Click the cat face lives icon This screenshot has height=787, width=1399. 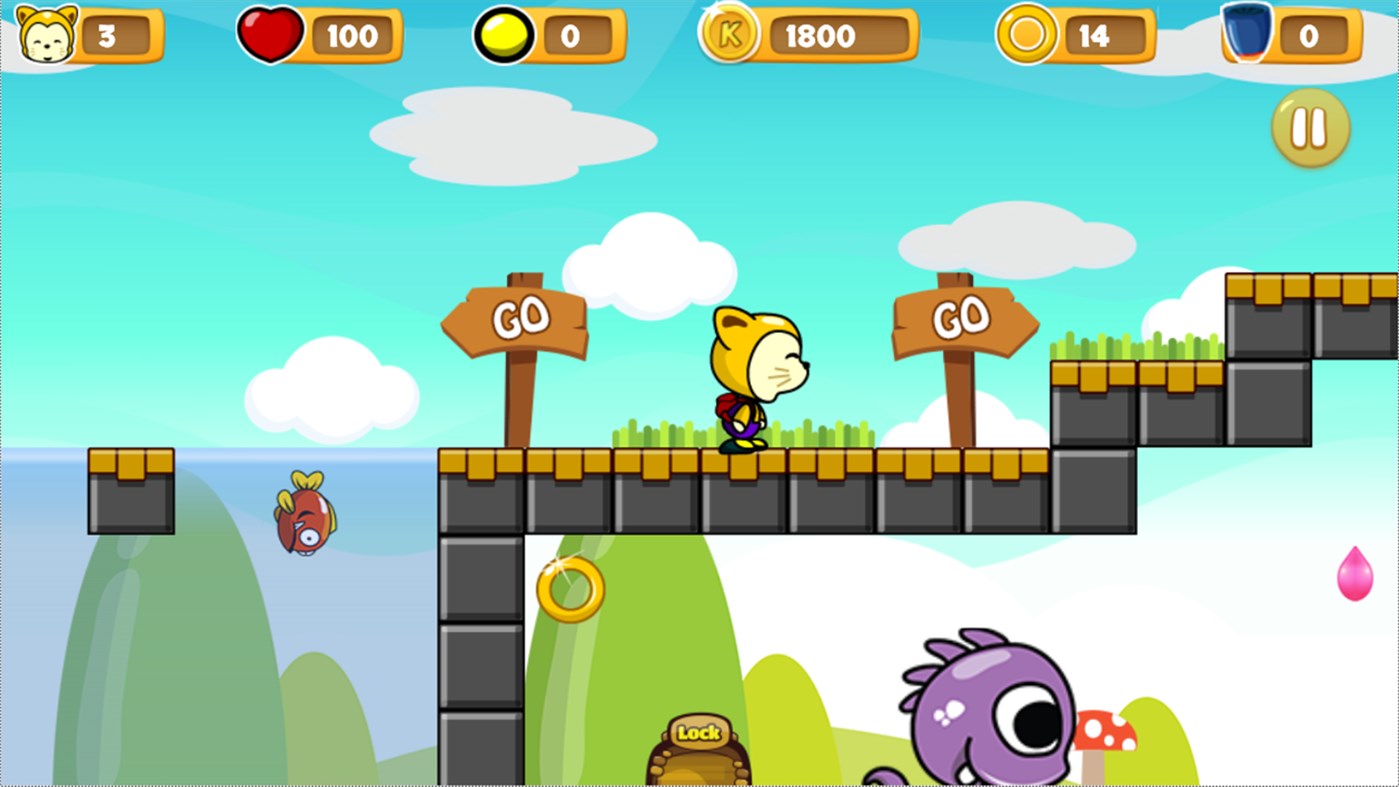(45, 37)
